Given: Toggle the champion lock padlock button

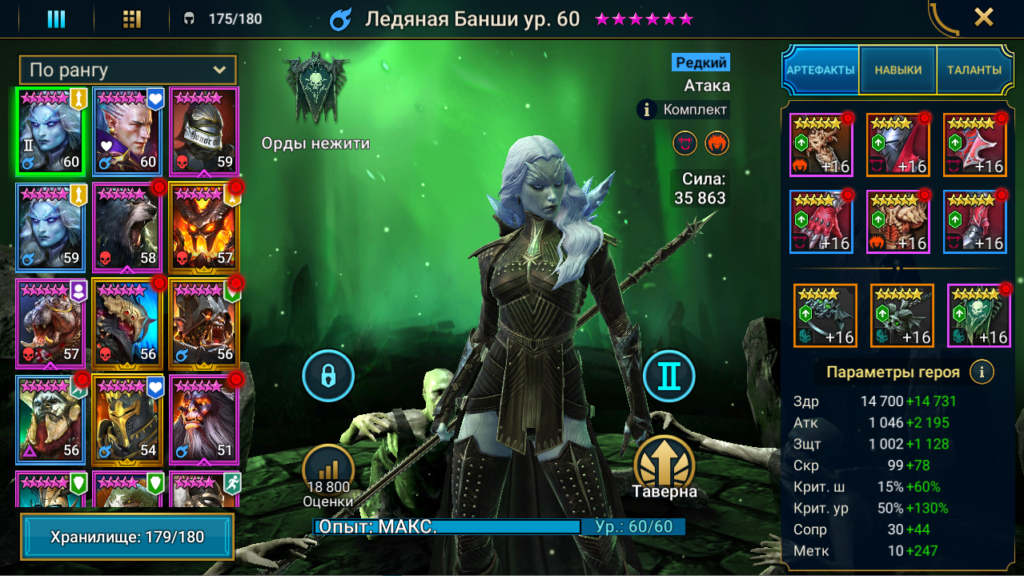Looking at the screenshot, I should (328, 376).
